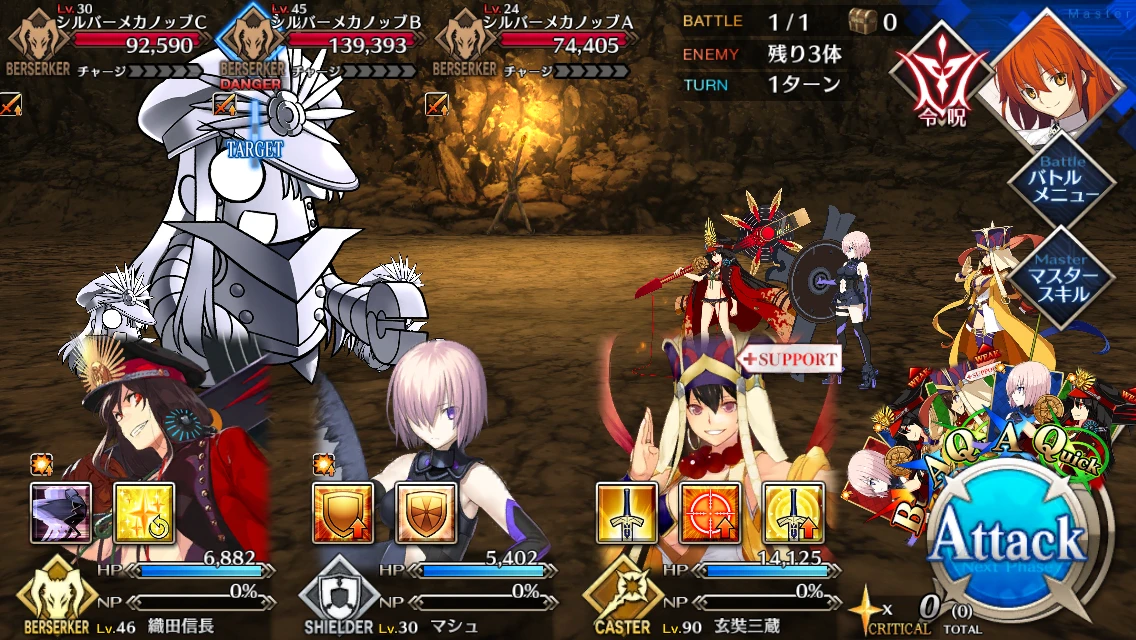The height and width of the screenshot is (640, 1136).
Task: Use Mash's shield skill with red arrow
Action: pyautogui.click(x=344, y=513)
